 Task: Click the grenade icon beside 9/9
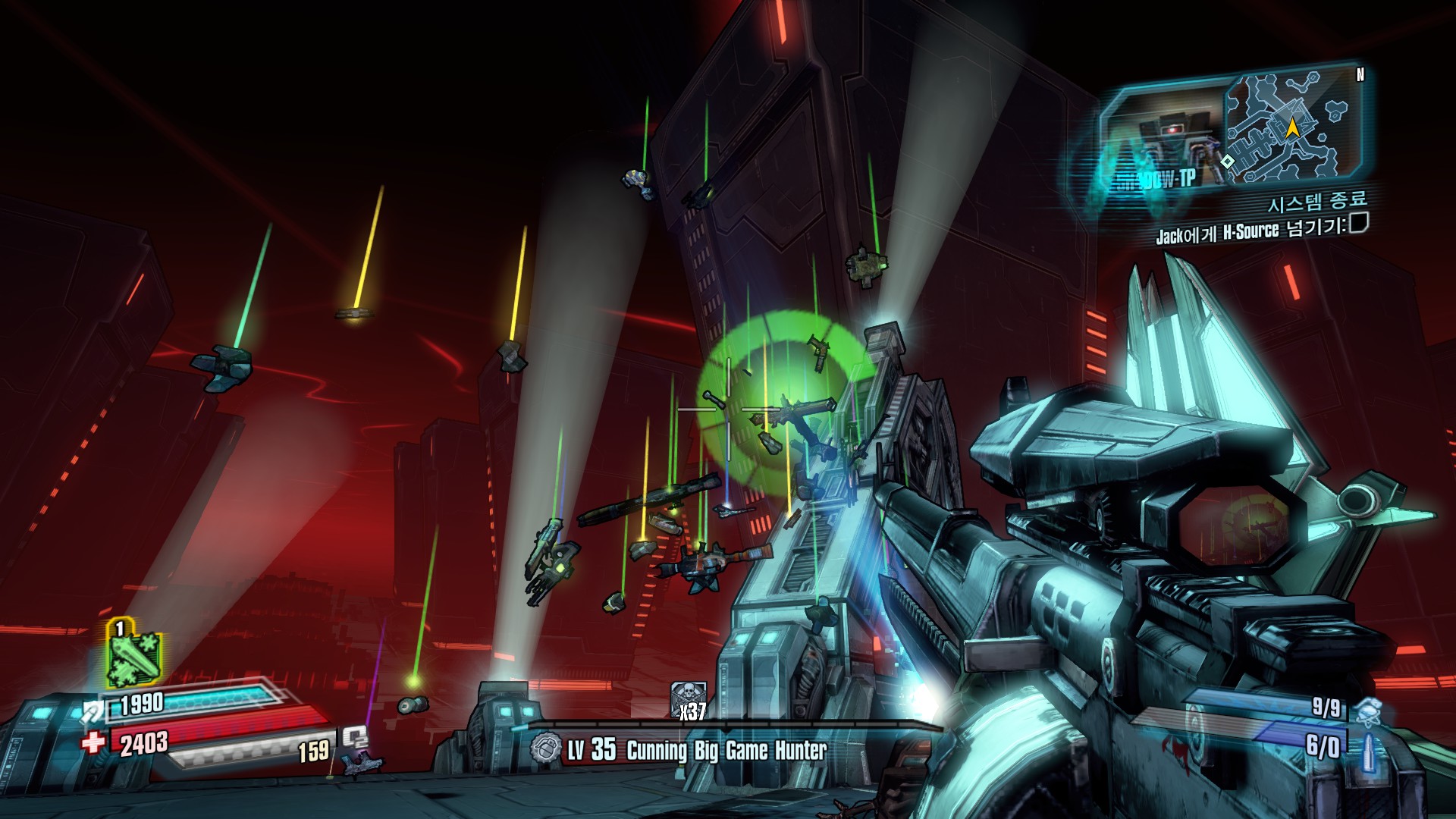click(x=1367, y=709)
